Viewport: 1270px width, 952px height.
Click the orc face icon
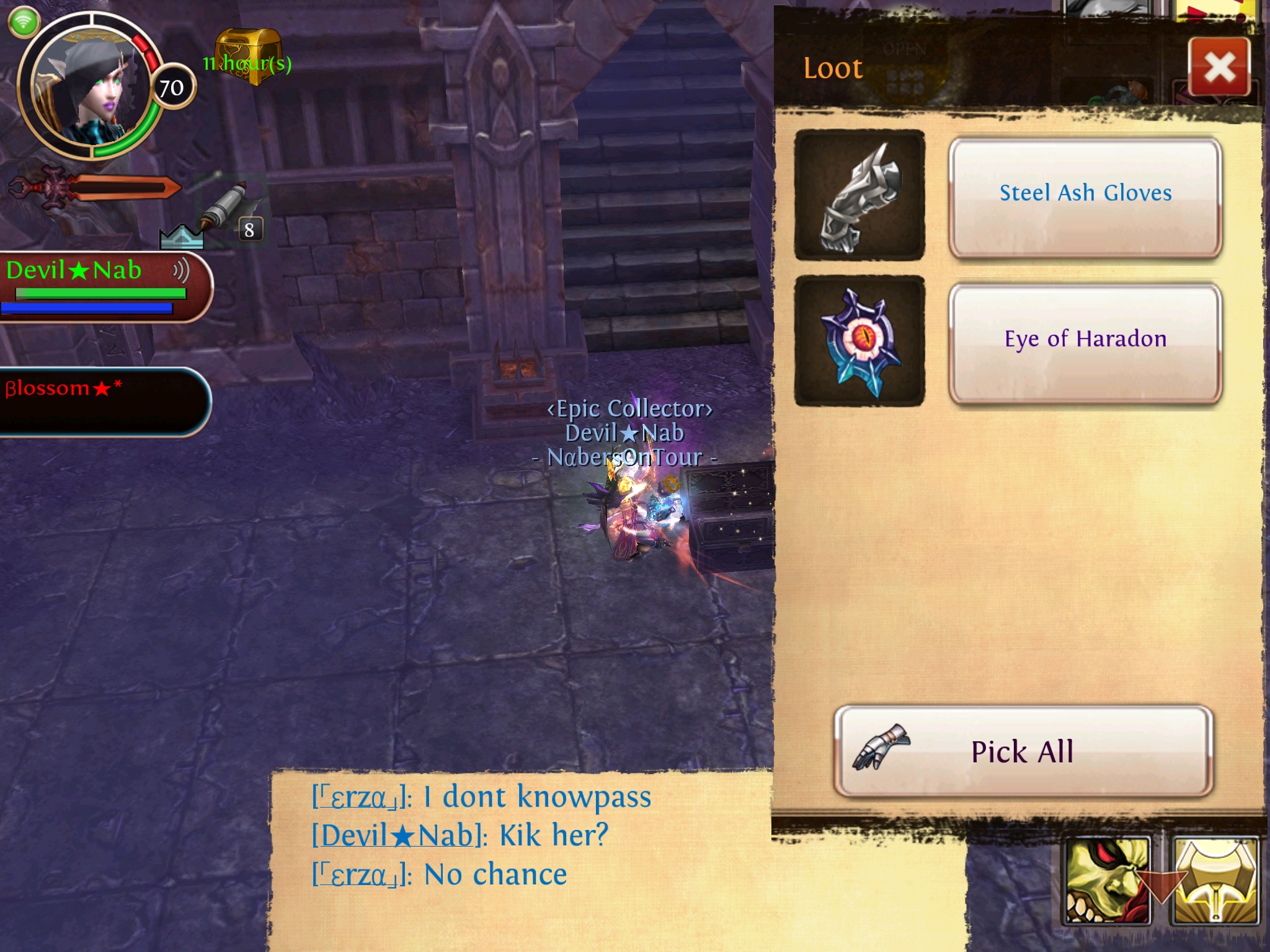point(1106,880)
